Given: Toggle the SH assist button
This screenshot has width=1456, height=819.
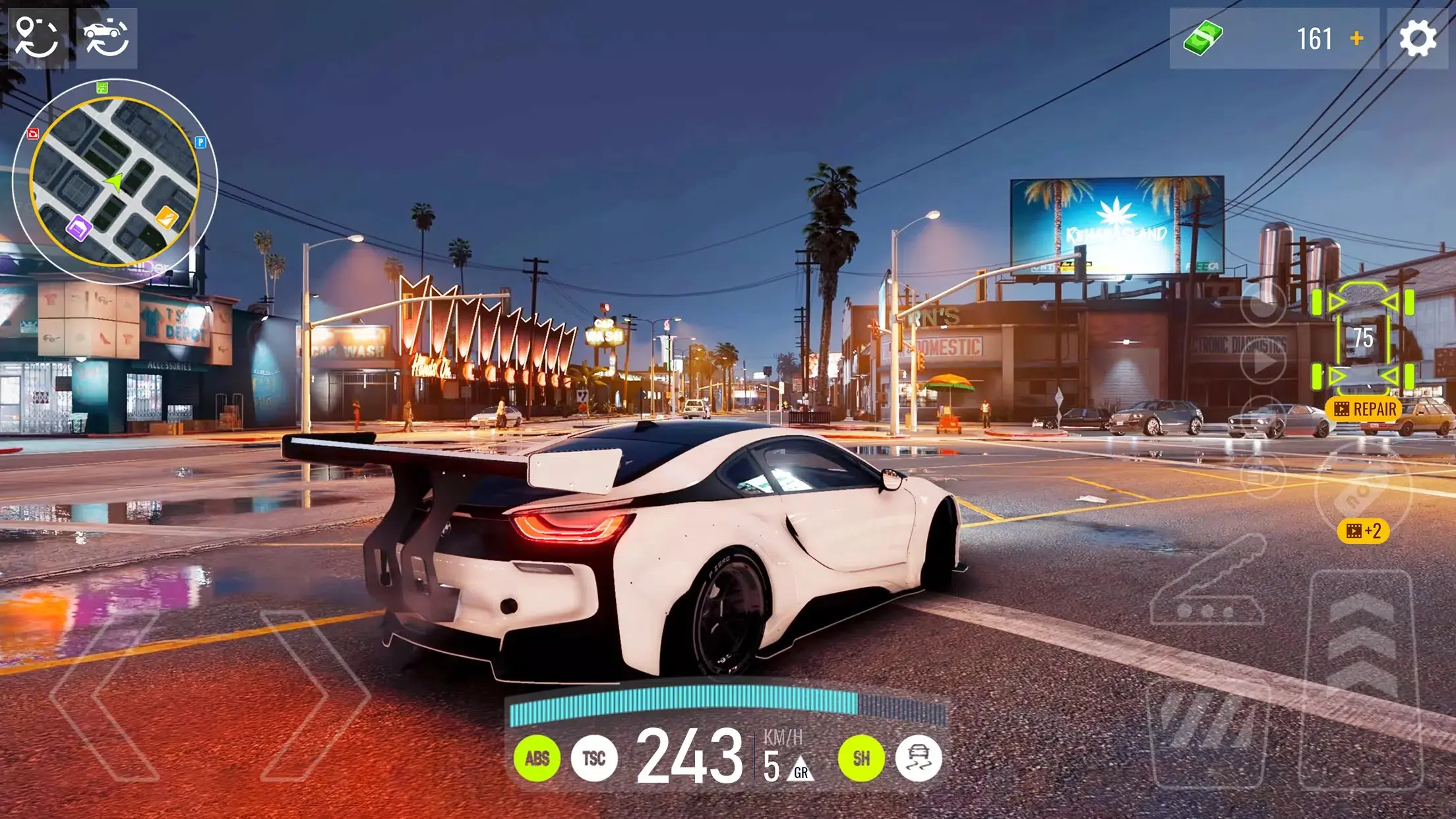Looking at the screenshot, I should (x=861, y=758).
